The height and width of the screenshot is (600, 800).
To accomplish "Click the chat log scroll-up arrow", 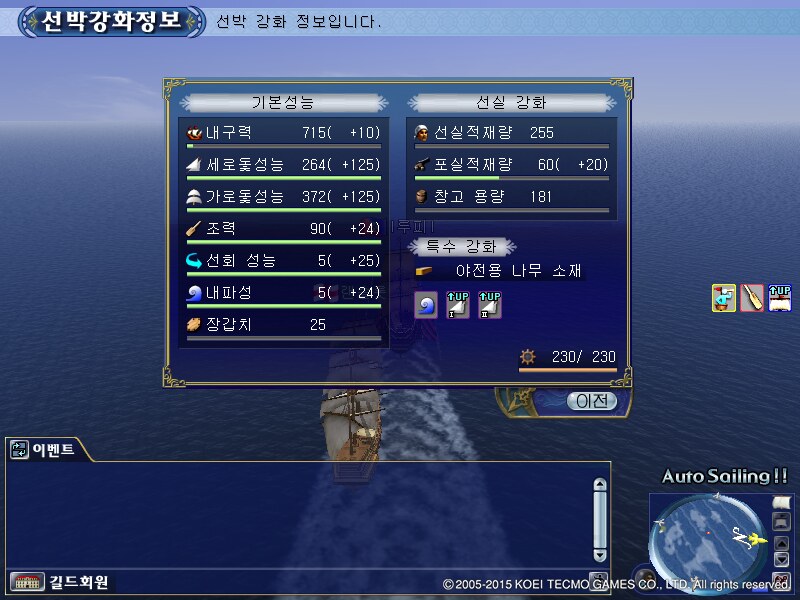I will click(x=599, y=485).
